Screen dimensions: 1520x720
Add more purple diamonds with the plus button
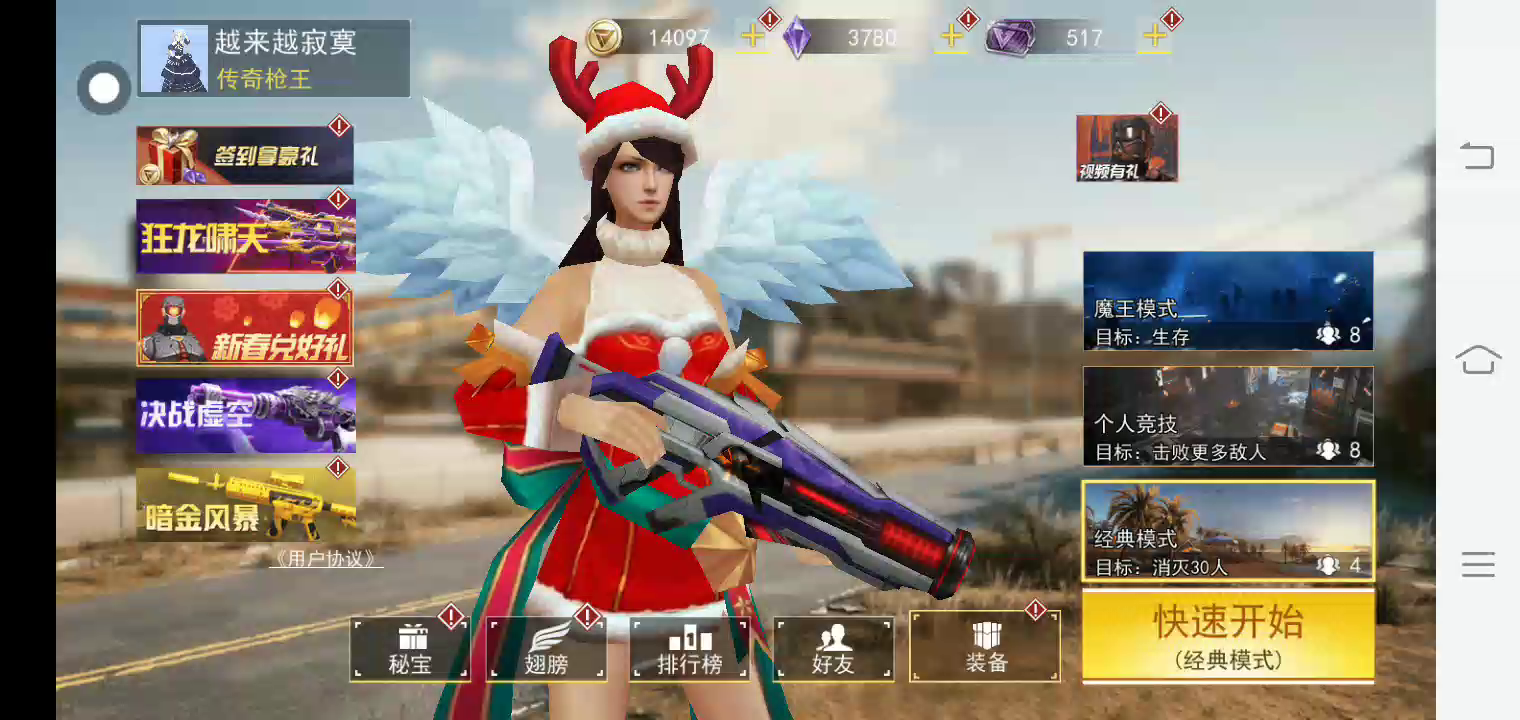(x=952, y=38)
